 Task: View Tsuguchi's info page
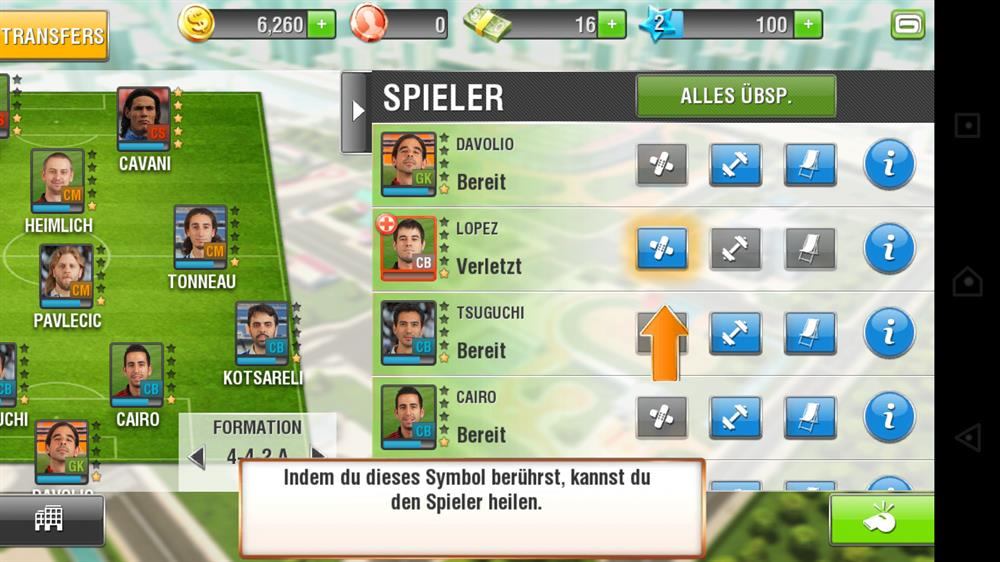point(889,333)
